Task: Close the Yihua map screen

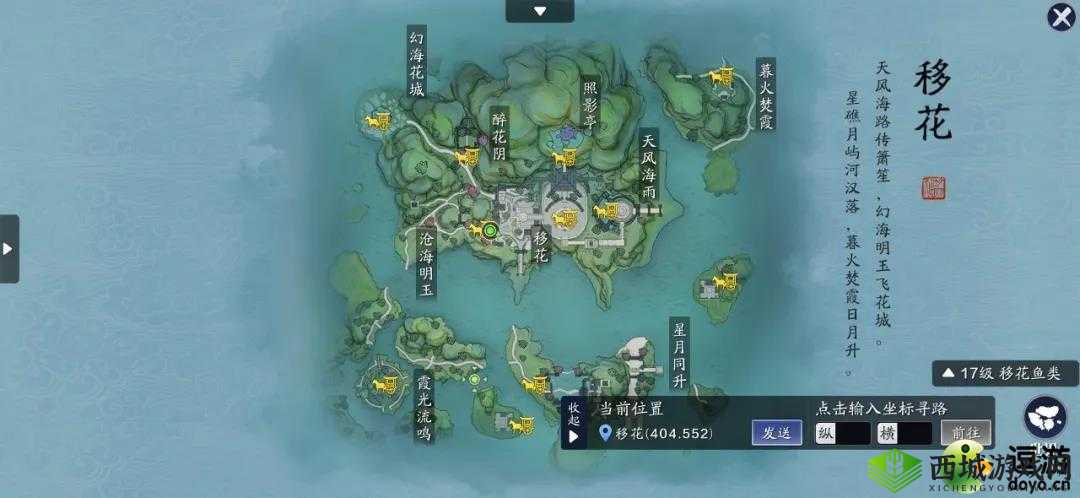Action: [x=1060, y=18]
